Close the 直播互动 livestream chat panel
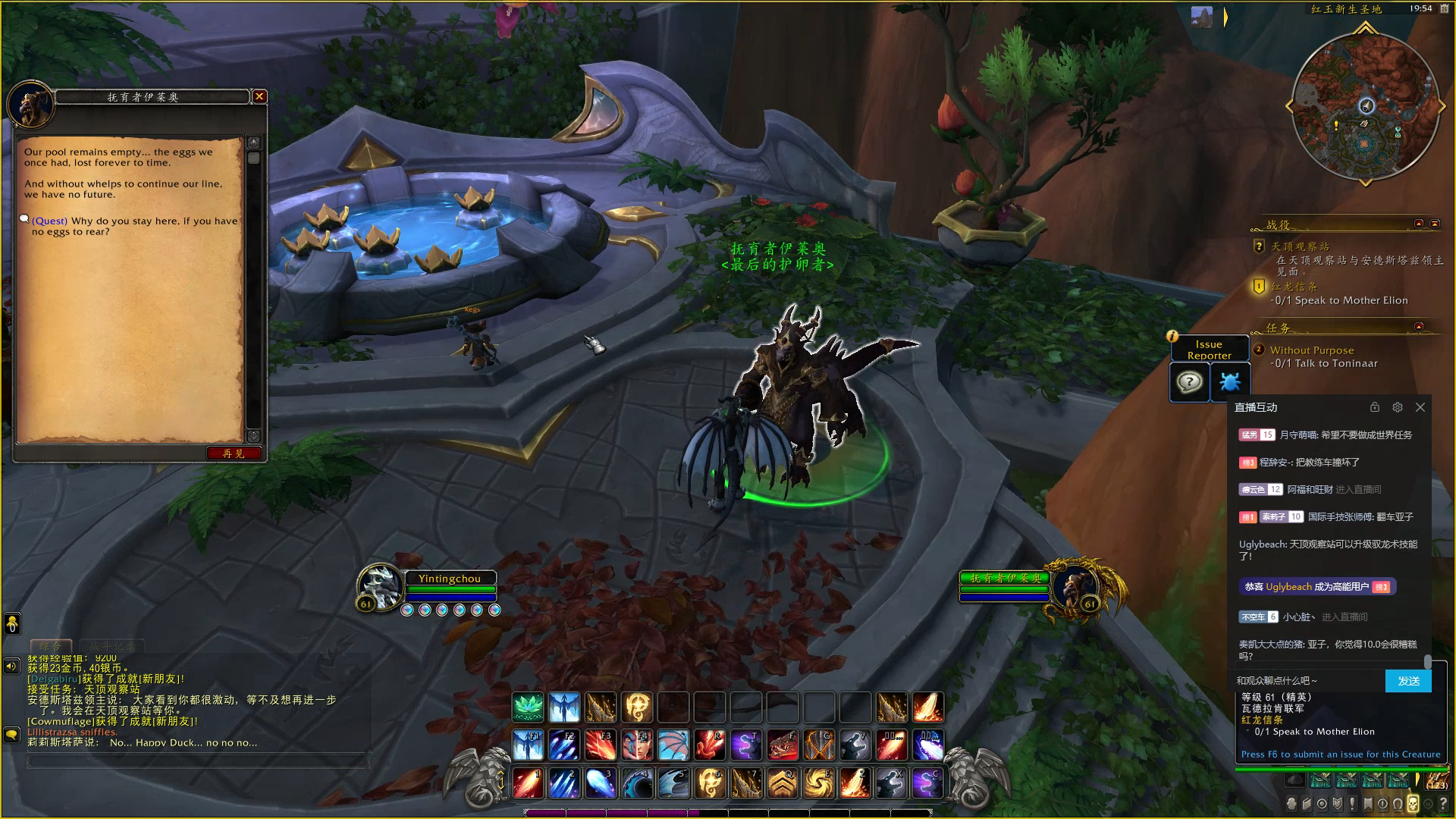The image size is (1456, 819). [1420, 407]
